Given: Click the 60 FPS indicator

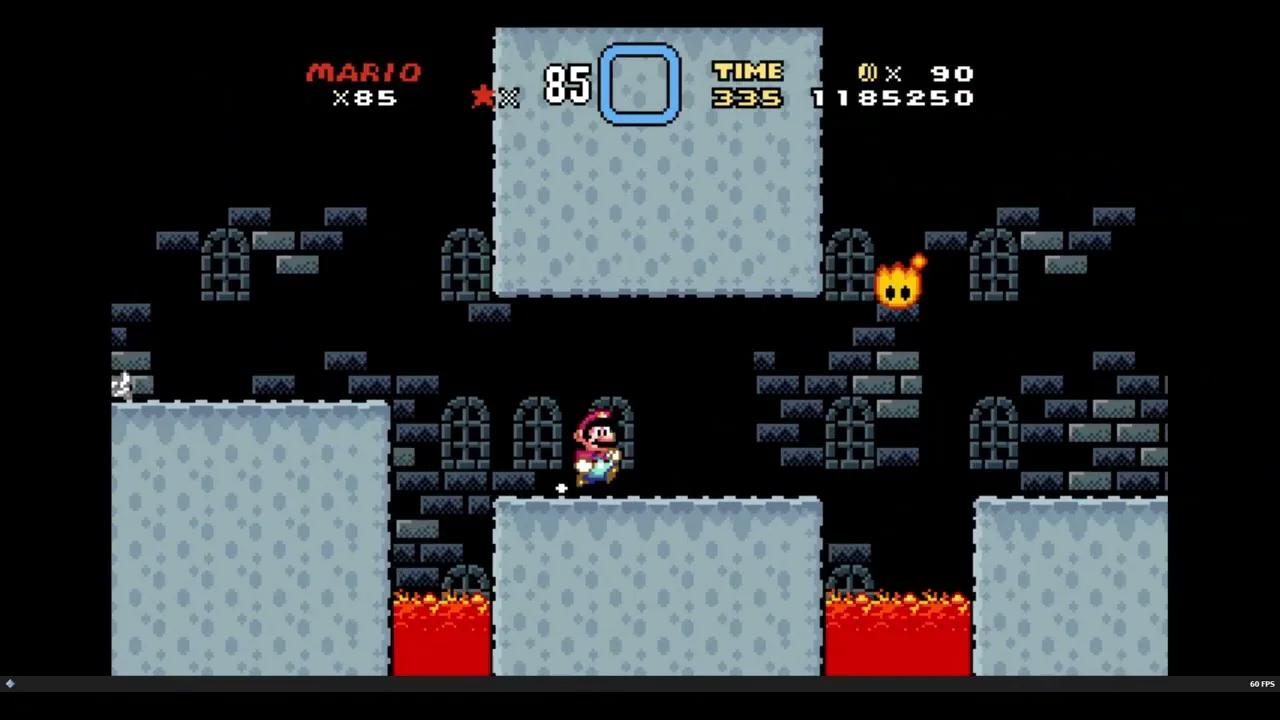Looking at the screenshot, I should [x=1261, y=684].
